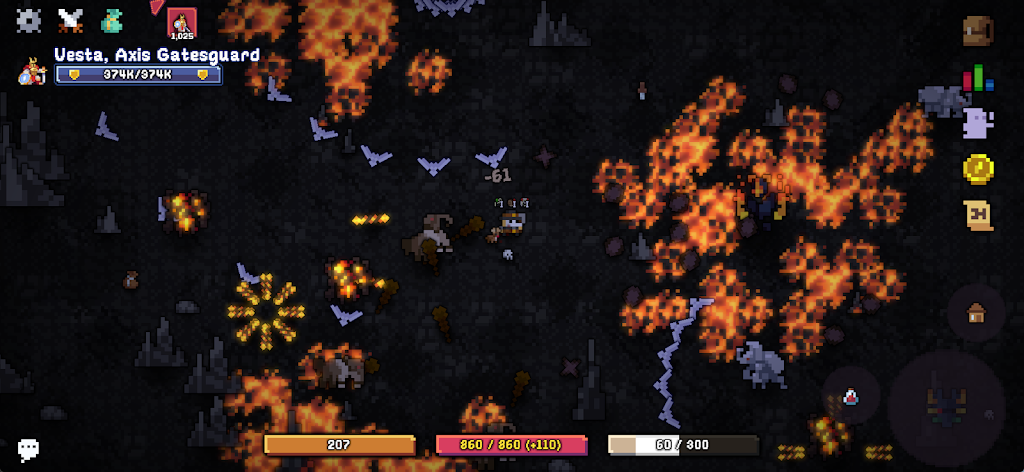Tap the house return-home button
Image resolution: width=1024 pixels, height=472 pixels.
[x=976, y=313]
